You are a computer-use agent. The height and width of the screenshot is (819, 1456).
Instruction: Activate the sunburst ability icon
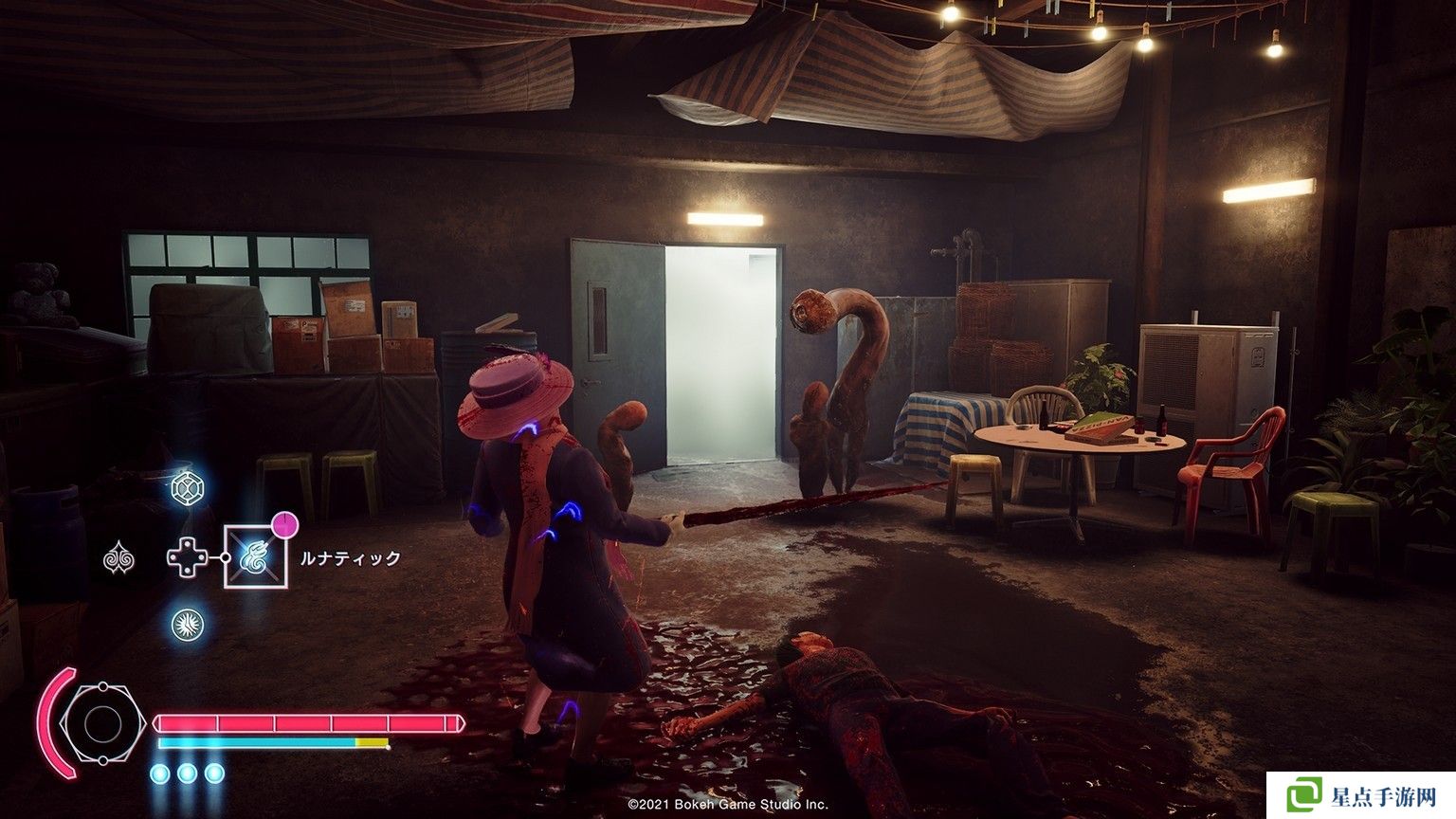click(187, 625)
